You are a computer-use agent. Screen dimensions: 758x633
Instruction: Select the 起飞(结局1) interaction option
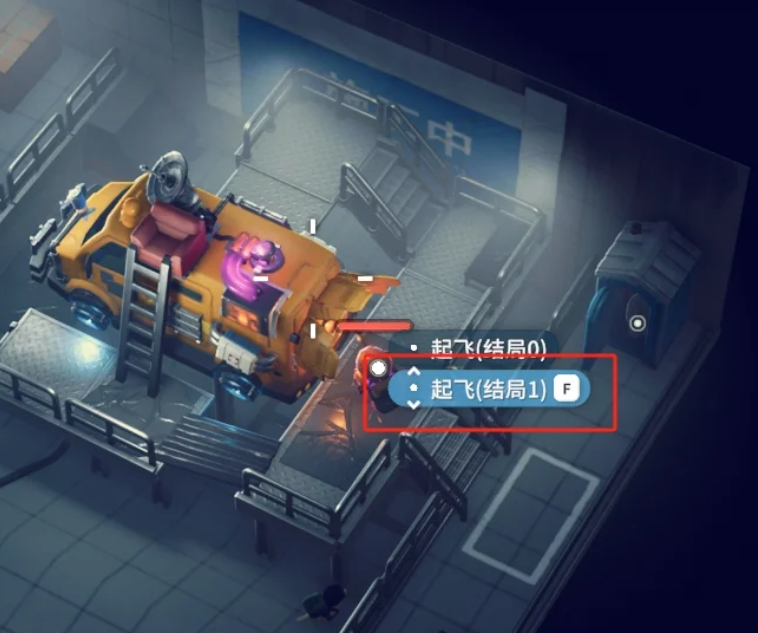488,390
